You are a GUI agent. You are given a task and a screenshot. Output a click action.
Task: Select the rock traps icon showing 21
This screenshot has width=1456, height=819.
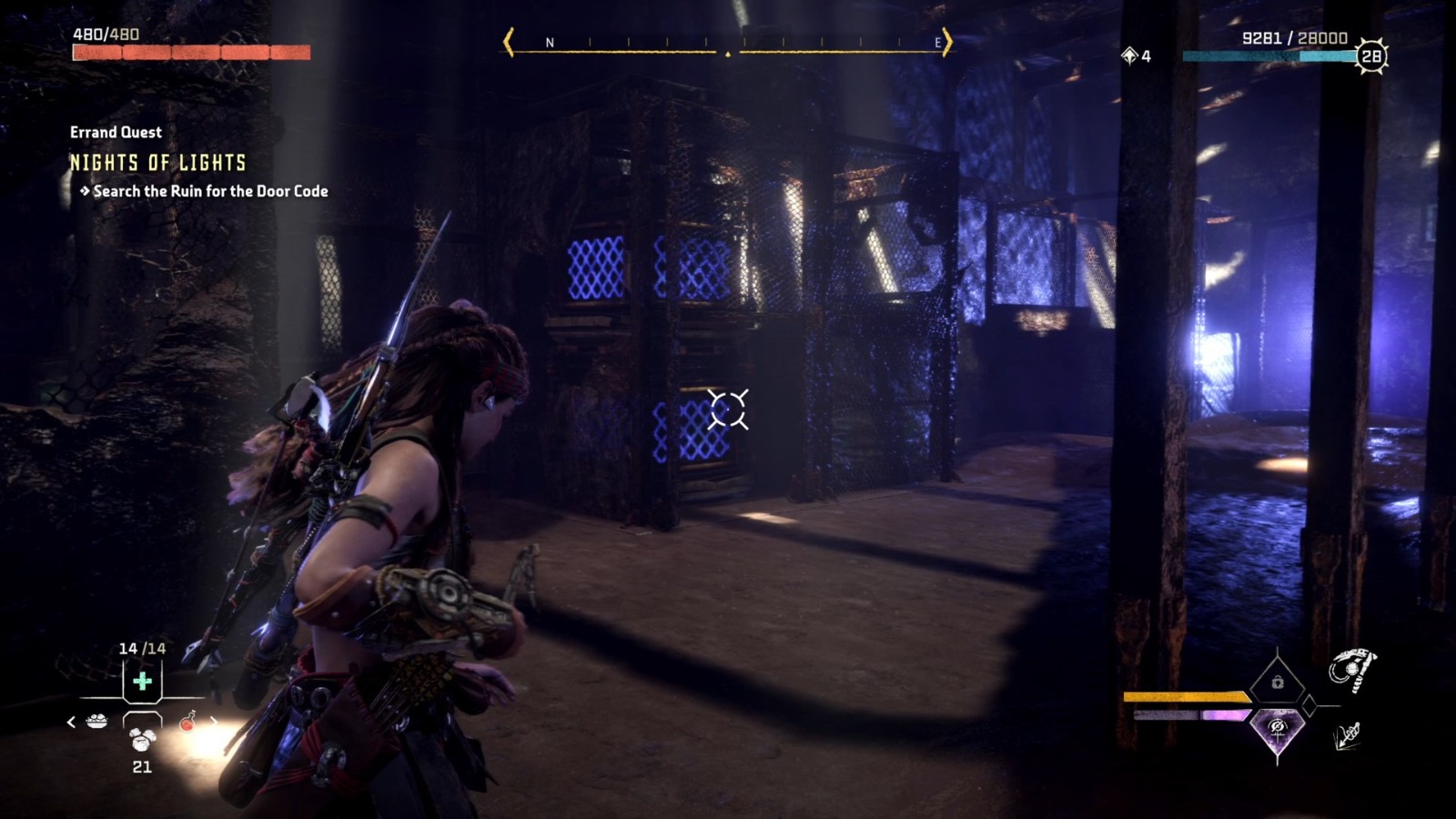click(141, 740)
